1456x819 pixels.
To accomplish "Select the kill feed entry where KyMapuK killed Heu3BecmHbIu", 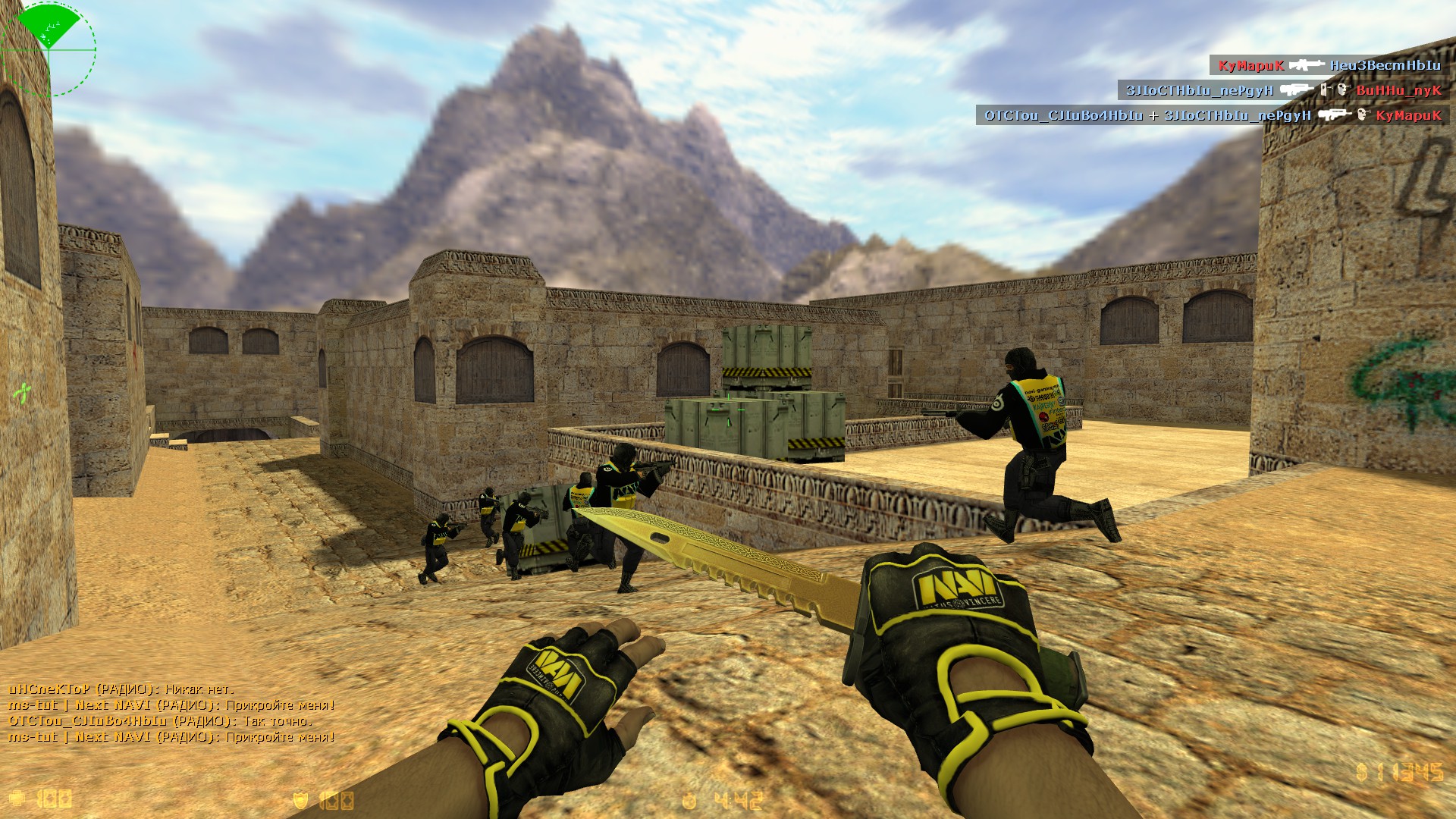I will [x=1329, y=65].
